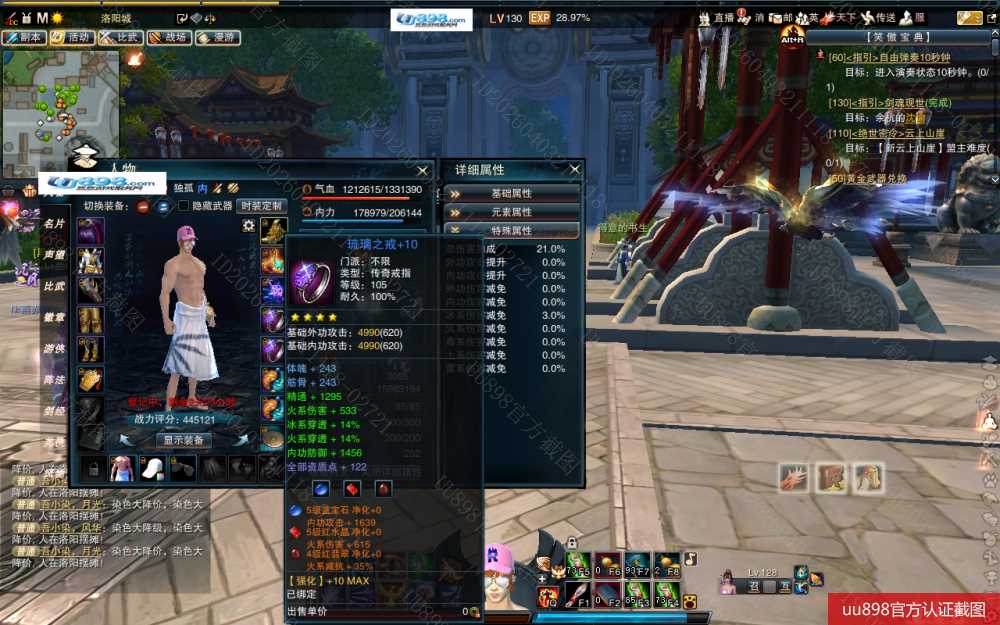Viewport: 1000px width, 625px height.
Task: Expand the 元素属性 elemental attributes section
Action: 511,212
